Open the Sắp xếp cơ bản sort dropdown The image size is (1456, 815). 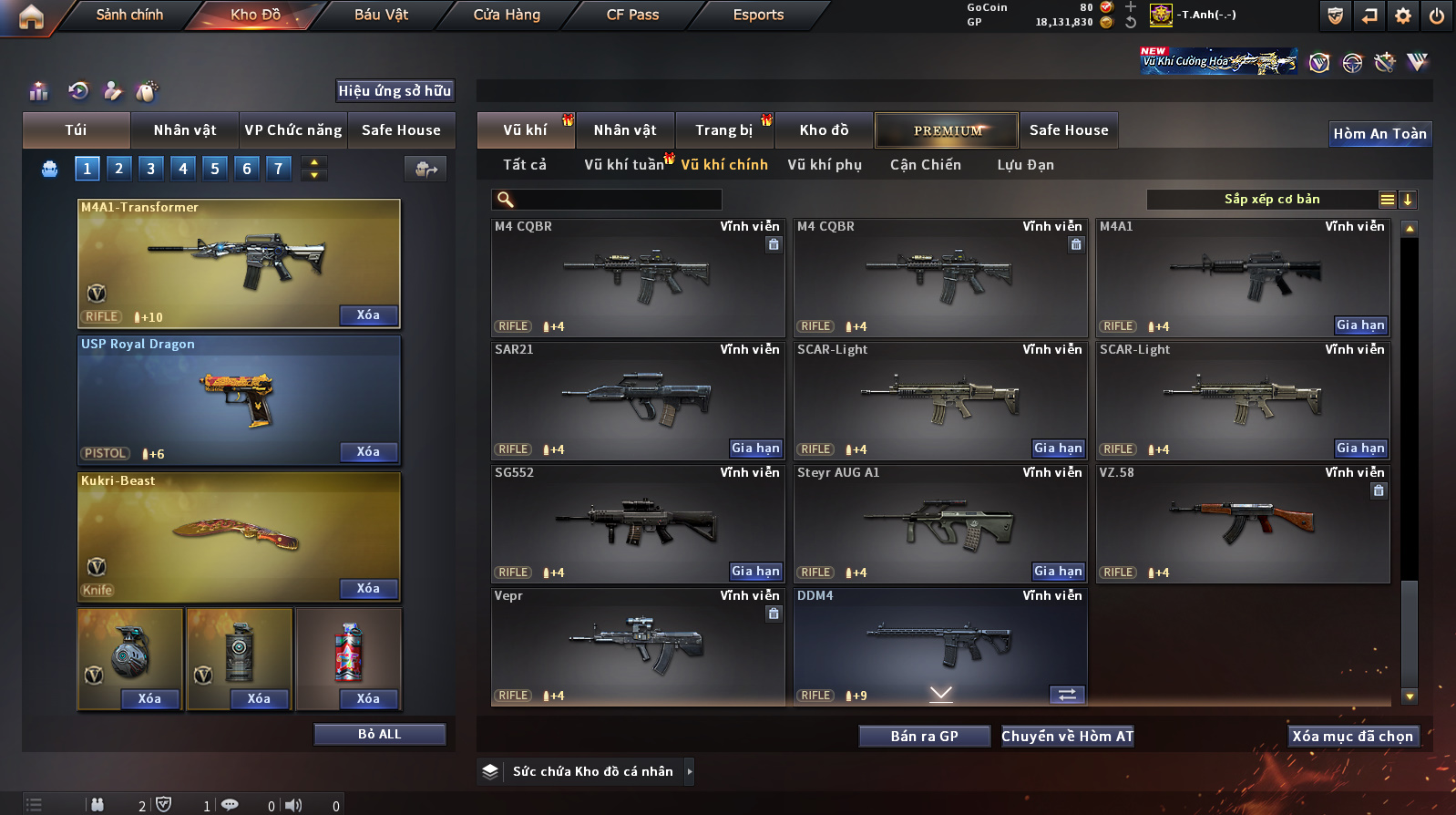point(1271,200)
